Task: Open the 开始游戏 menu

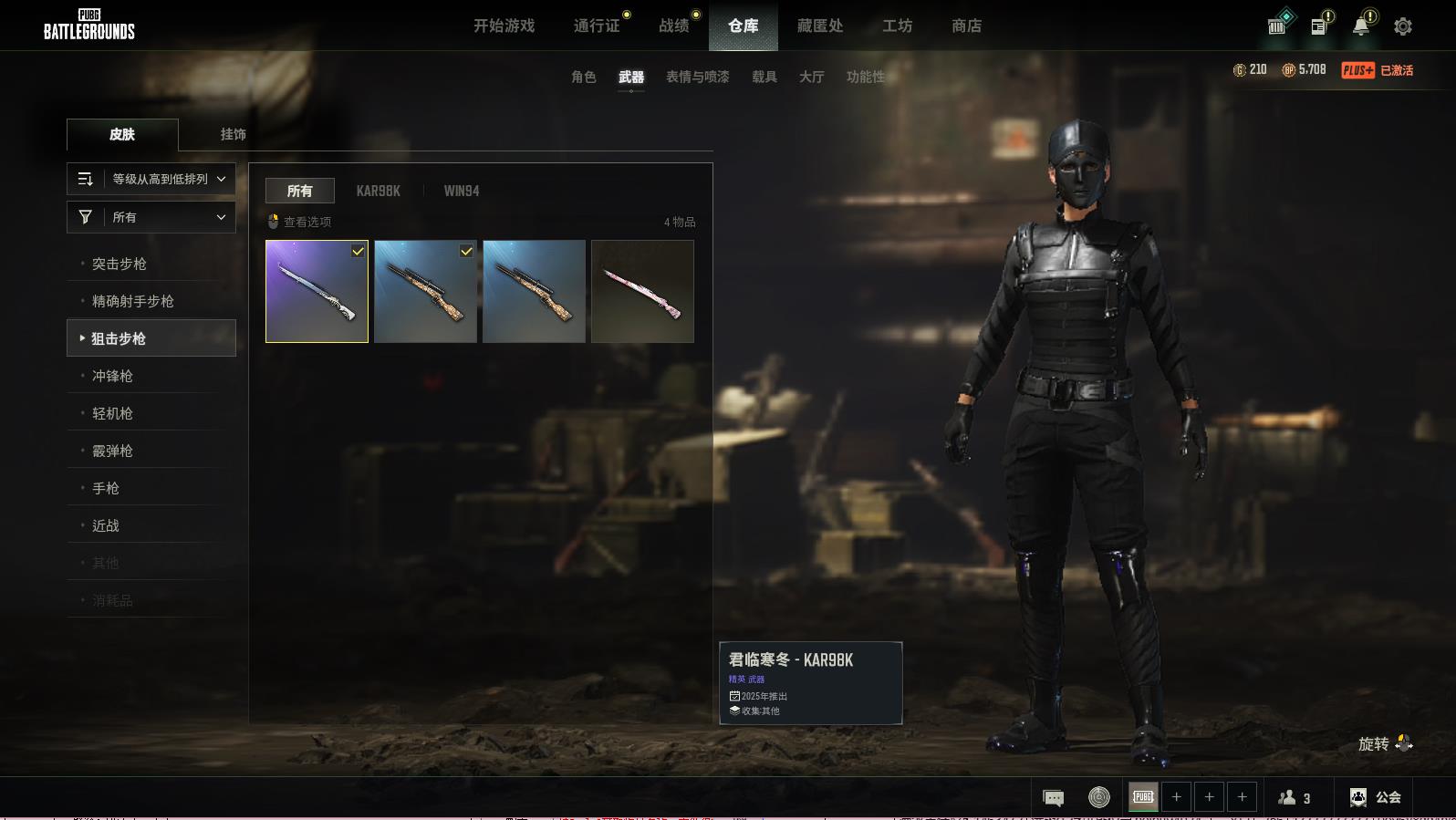Action: 504,26
